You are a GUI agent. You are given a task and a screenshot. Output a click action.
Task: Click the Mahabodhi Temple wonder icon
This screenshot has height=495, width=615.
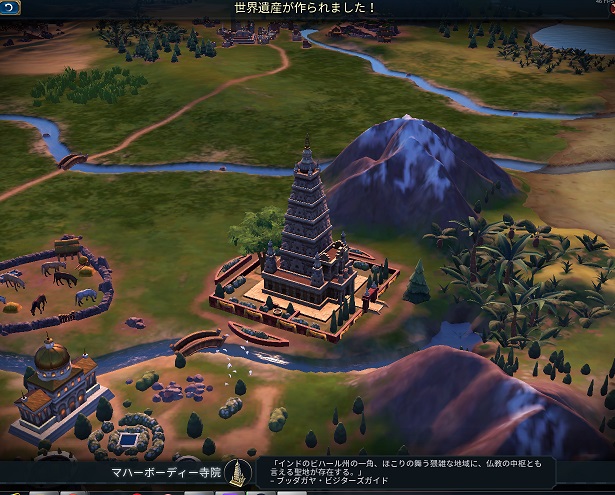[x=236, y=472]
